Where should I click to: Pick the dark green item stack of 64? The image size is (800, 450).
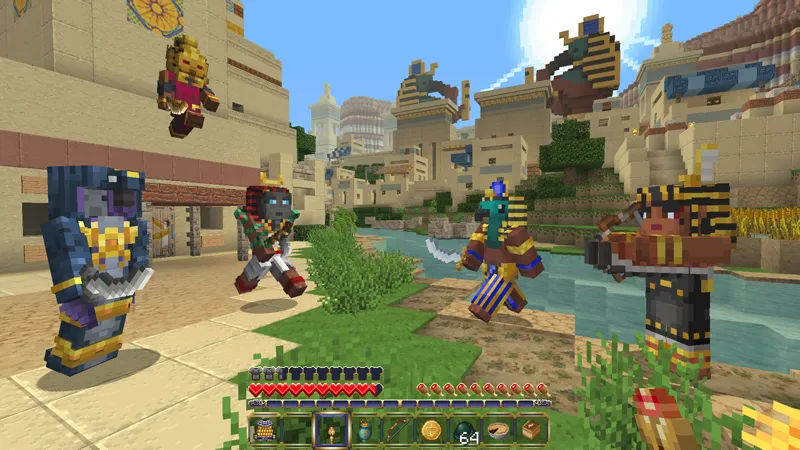click(x=464, y=430)
